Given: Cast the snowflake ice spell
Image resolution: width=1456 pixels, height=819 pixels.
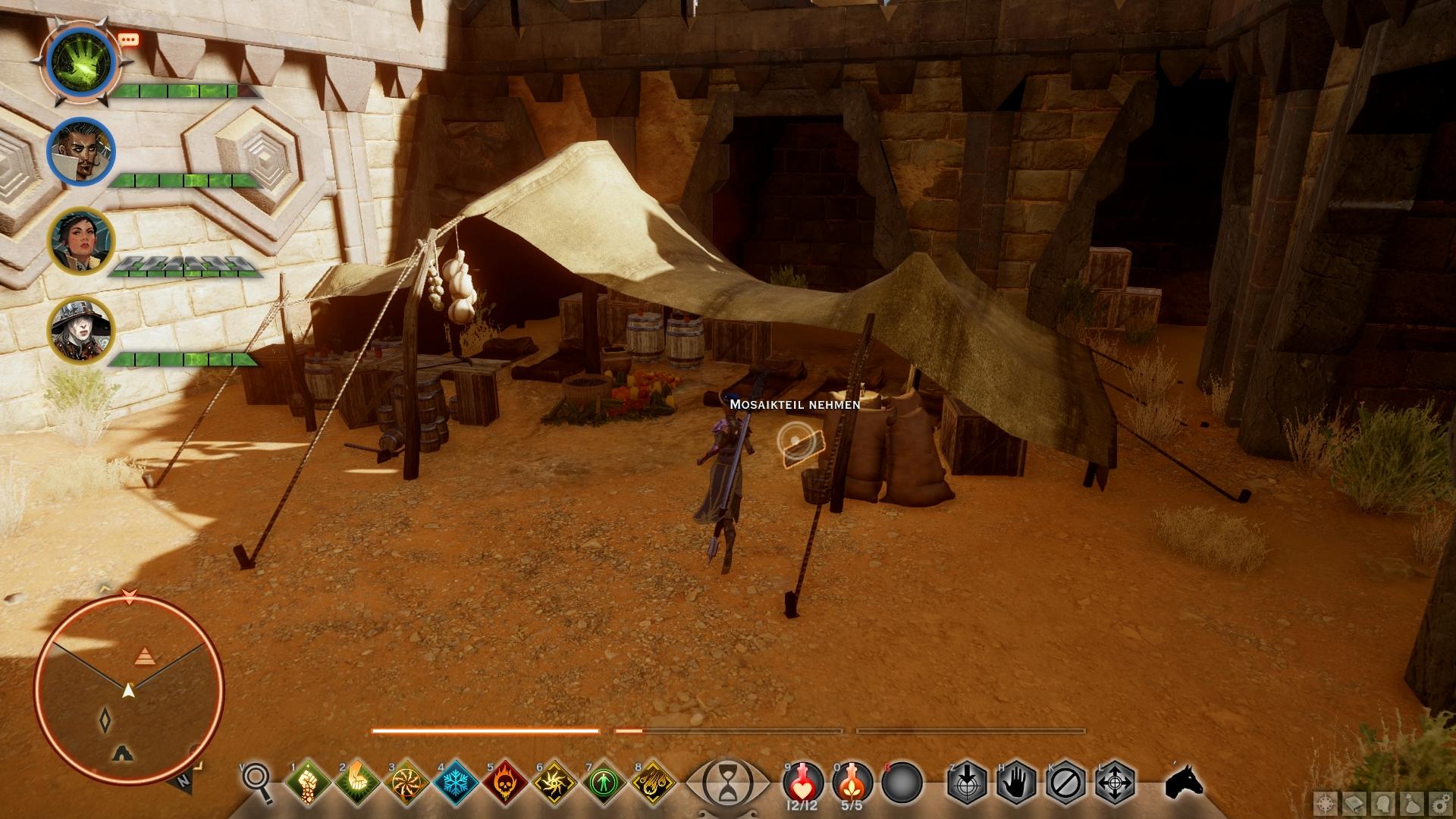Looking at the screenshot, I should point(455,782).
